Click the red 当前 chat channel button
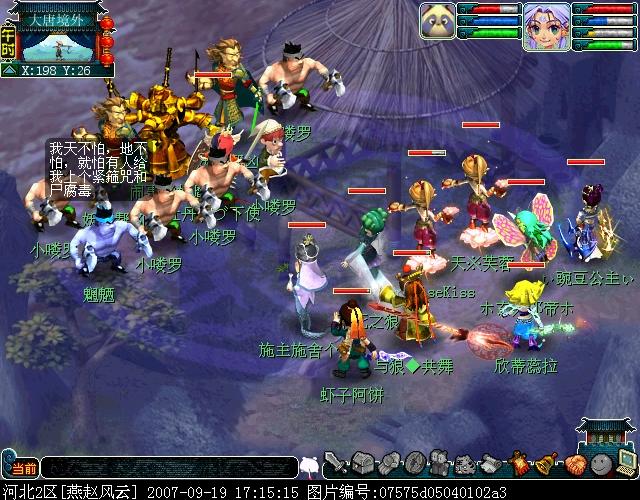640x500 pixels. click(x=21, y=467)
